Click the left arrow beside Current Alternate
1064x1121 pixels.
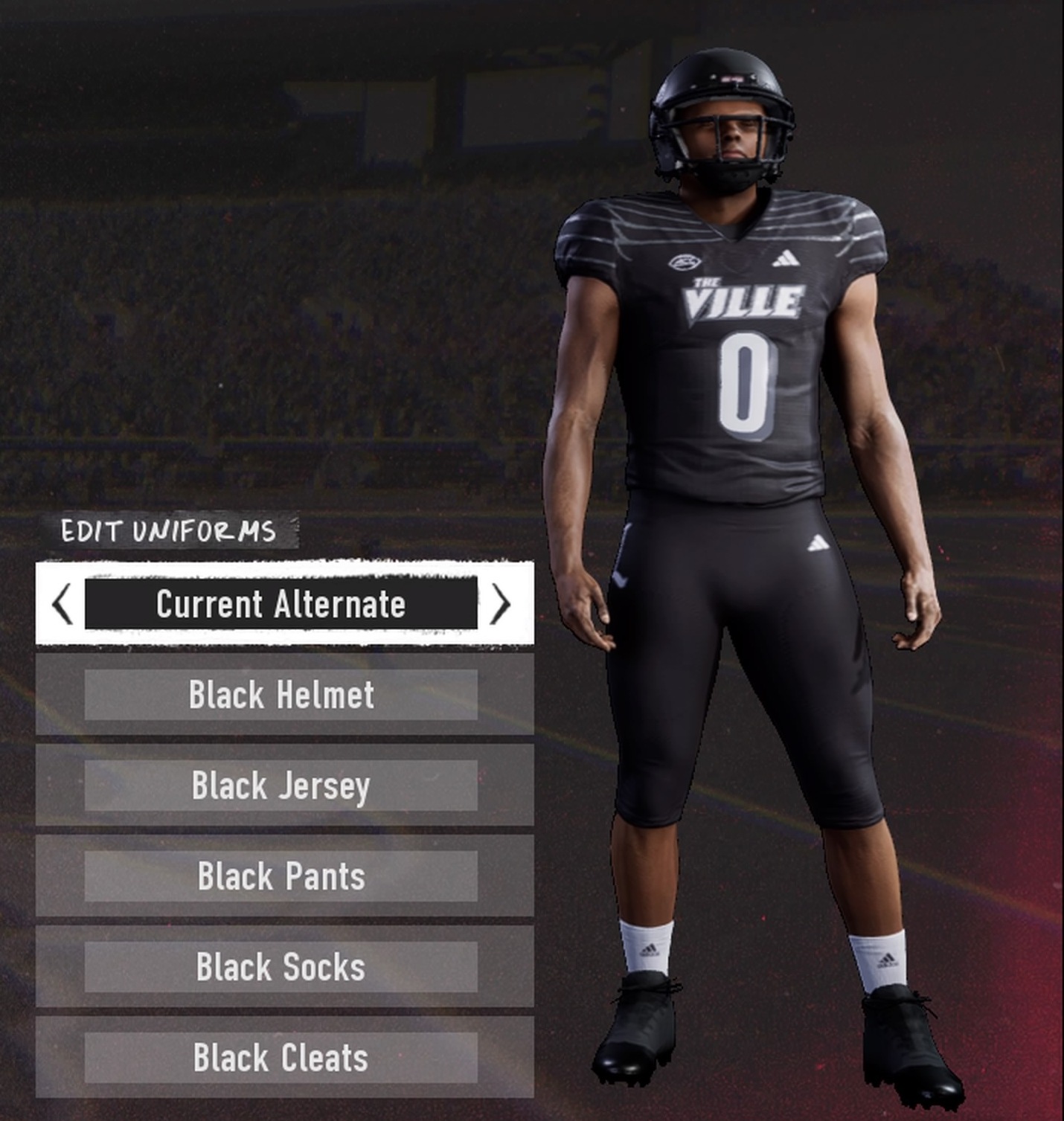coord(63,603)
